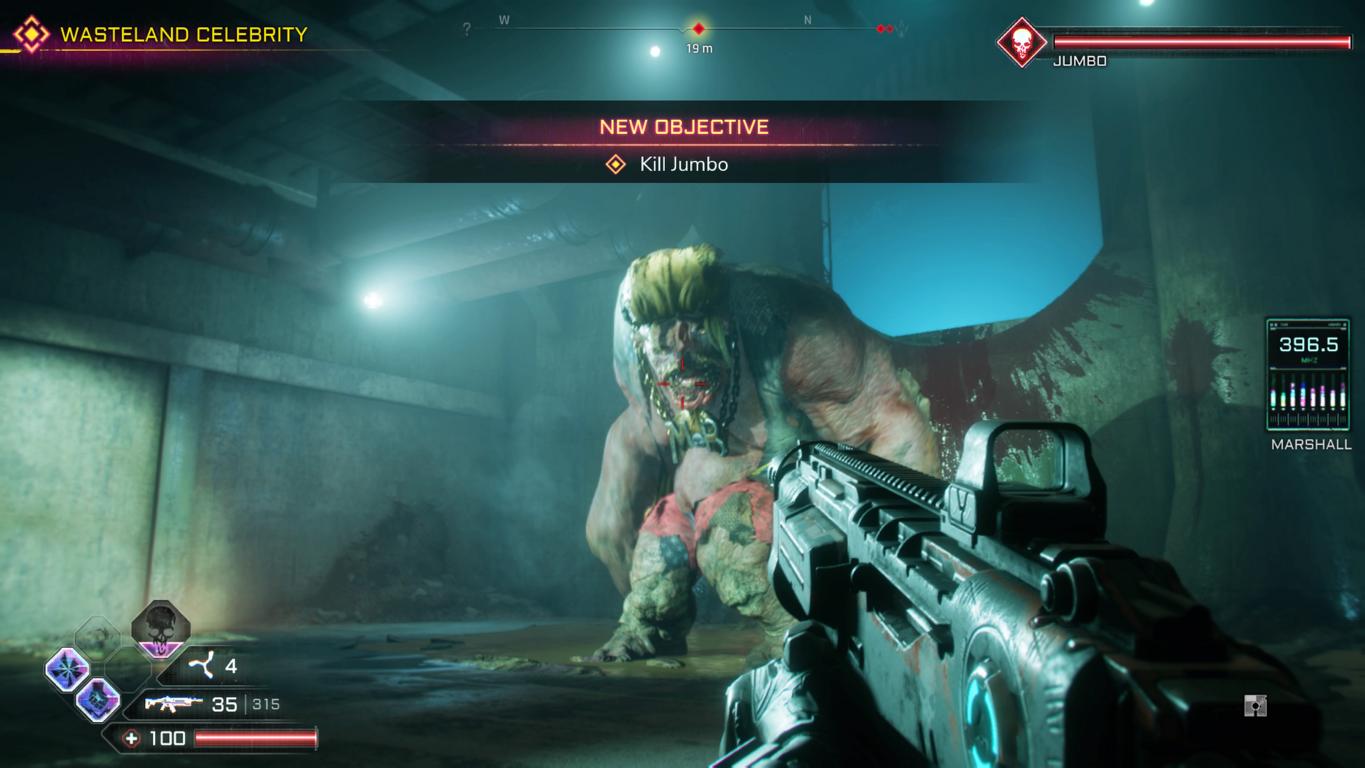Click the red health cross icon
This screenshot has width=1365, height=768.
point(131,739)
